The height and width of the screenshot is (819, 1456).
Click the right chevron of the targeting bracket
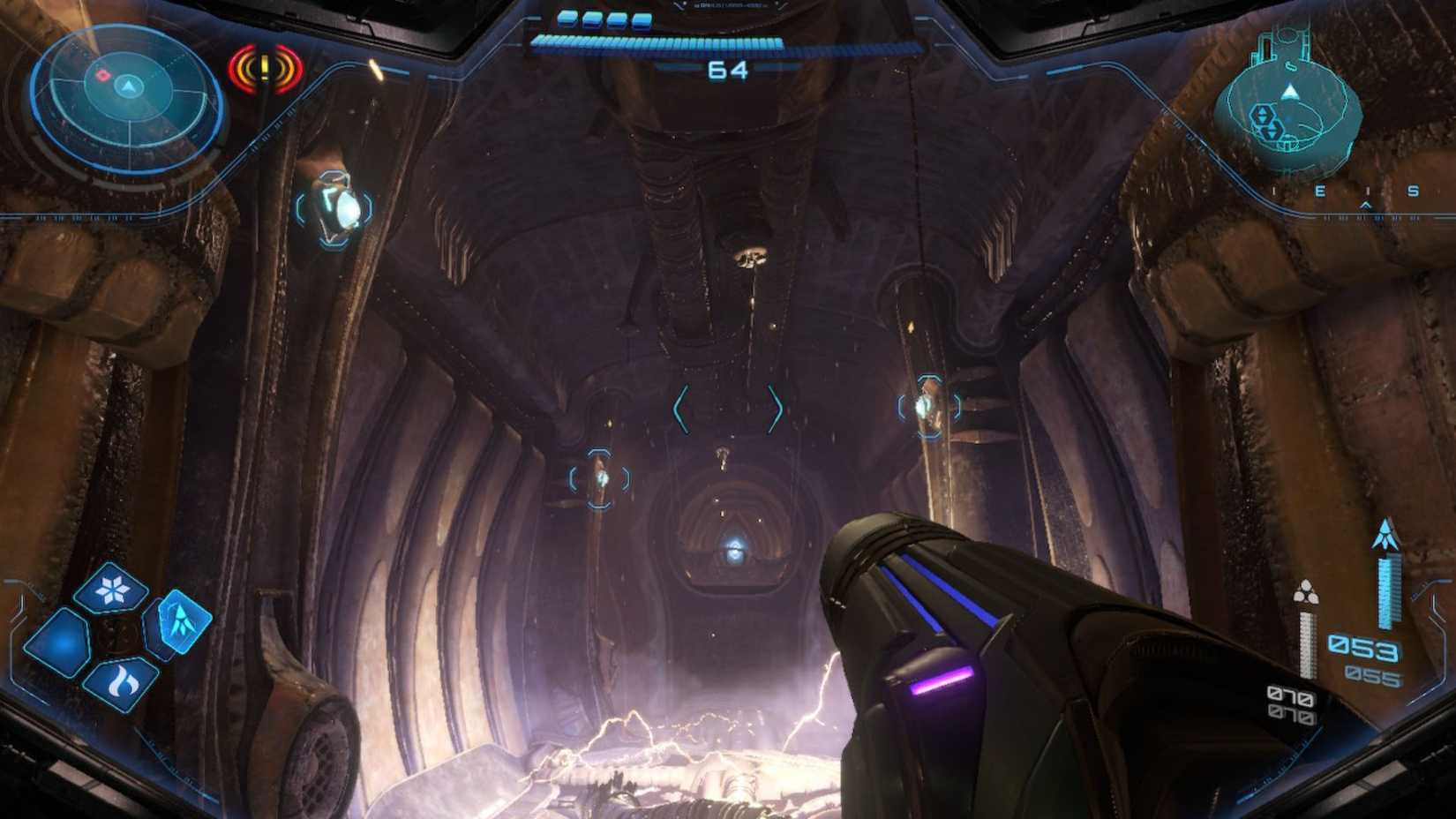[778, 406]
